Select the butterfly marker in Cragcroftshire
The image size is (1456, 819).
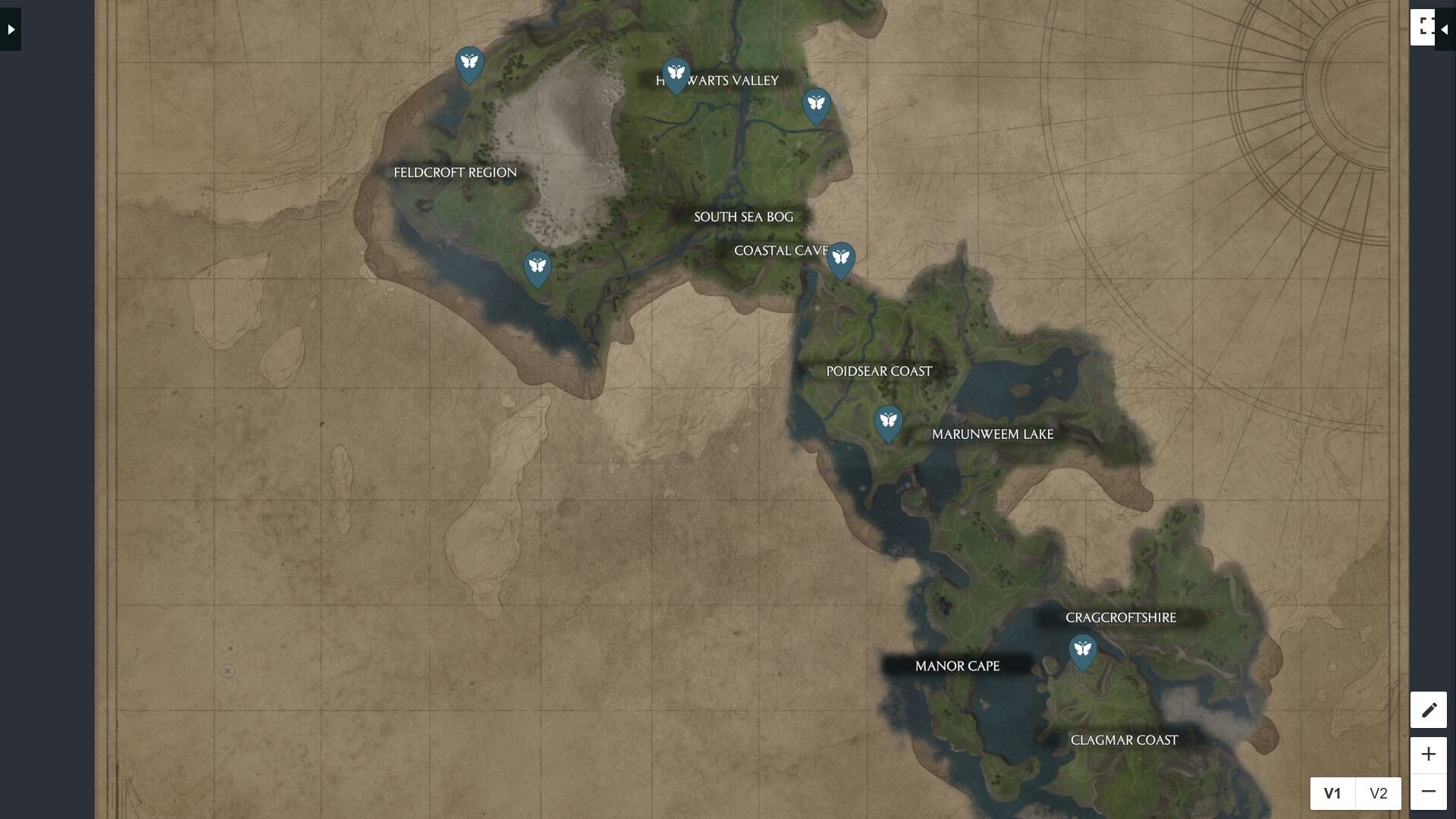coord(1083,651)
